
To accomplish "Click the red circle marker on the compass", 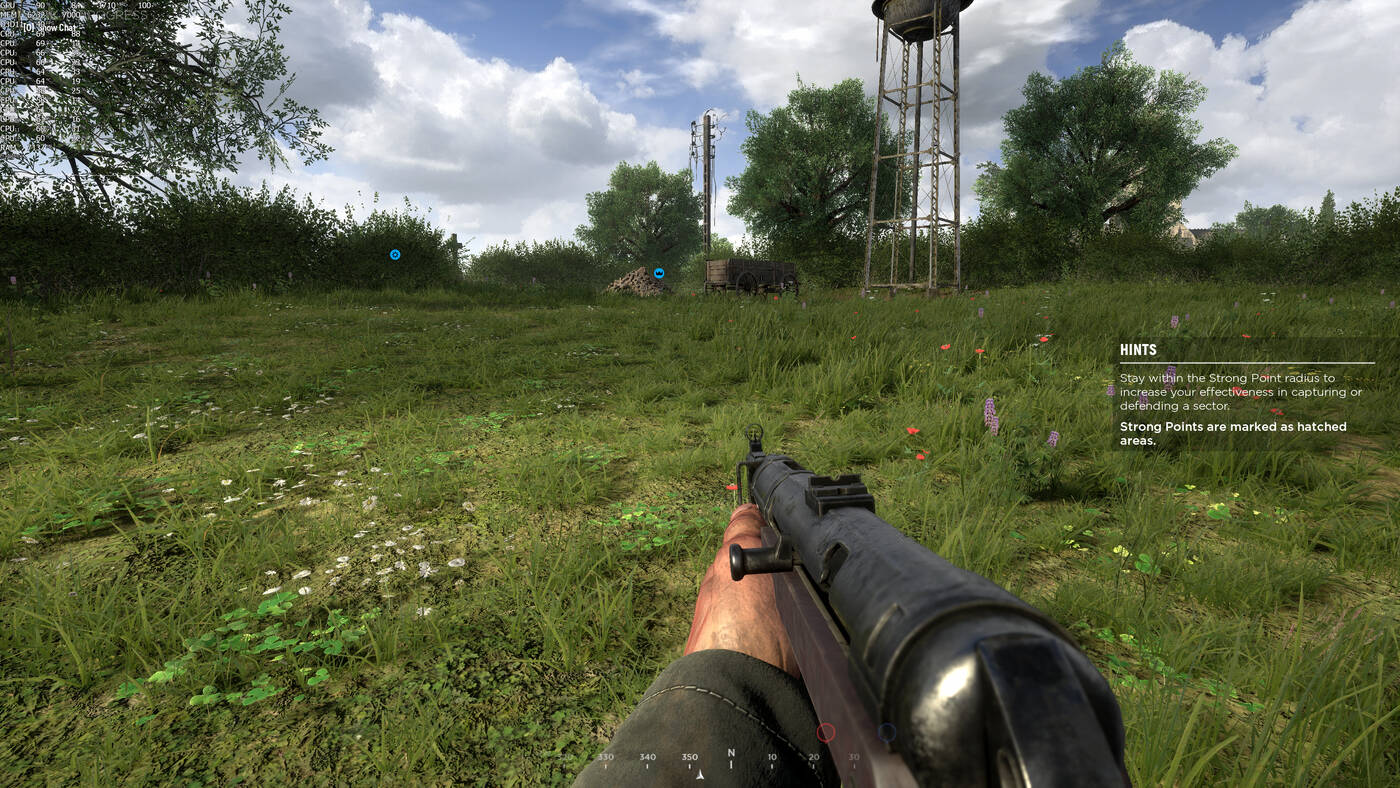I will [826, 733].
